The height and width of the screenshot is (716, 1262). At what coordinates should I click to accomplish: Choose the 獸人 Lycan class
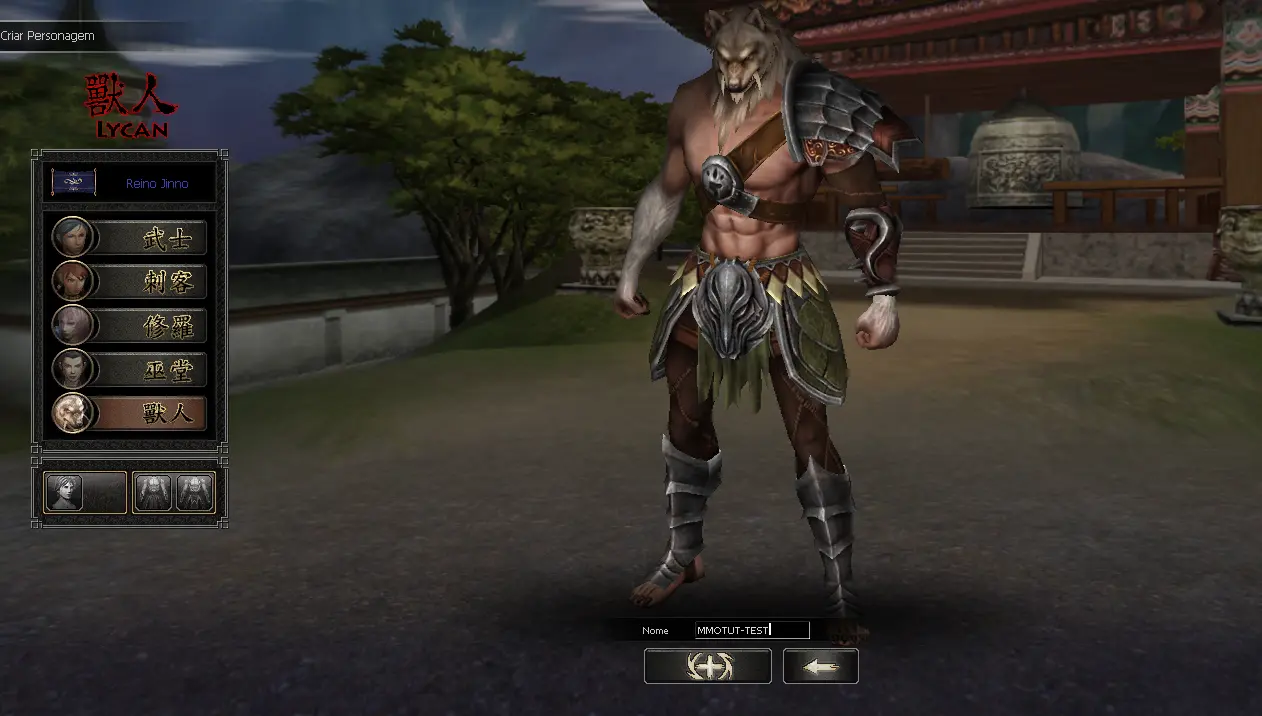(x=130, y=413)
